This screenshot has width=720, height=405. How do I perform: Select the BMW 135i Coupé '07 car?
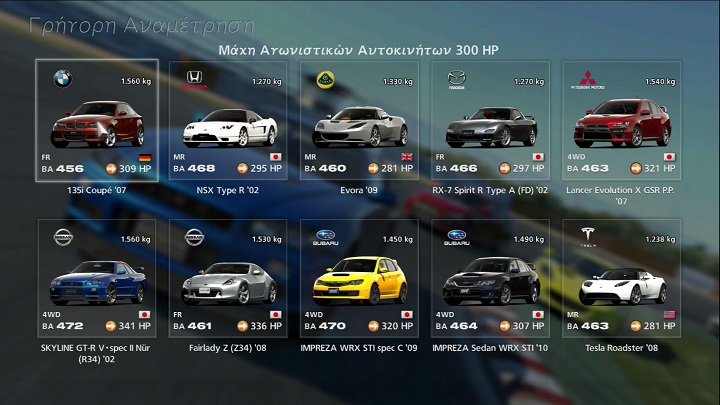coord(97,122)
